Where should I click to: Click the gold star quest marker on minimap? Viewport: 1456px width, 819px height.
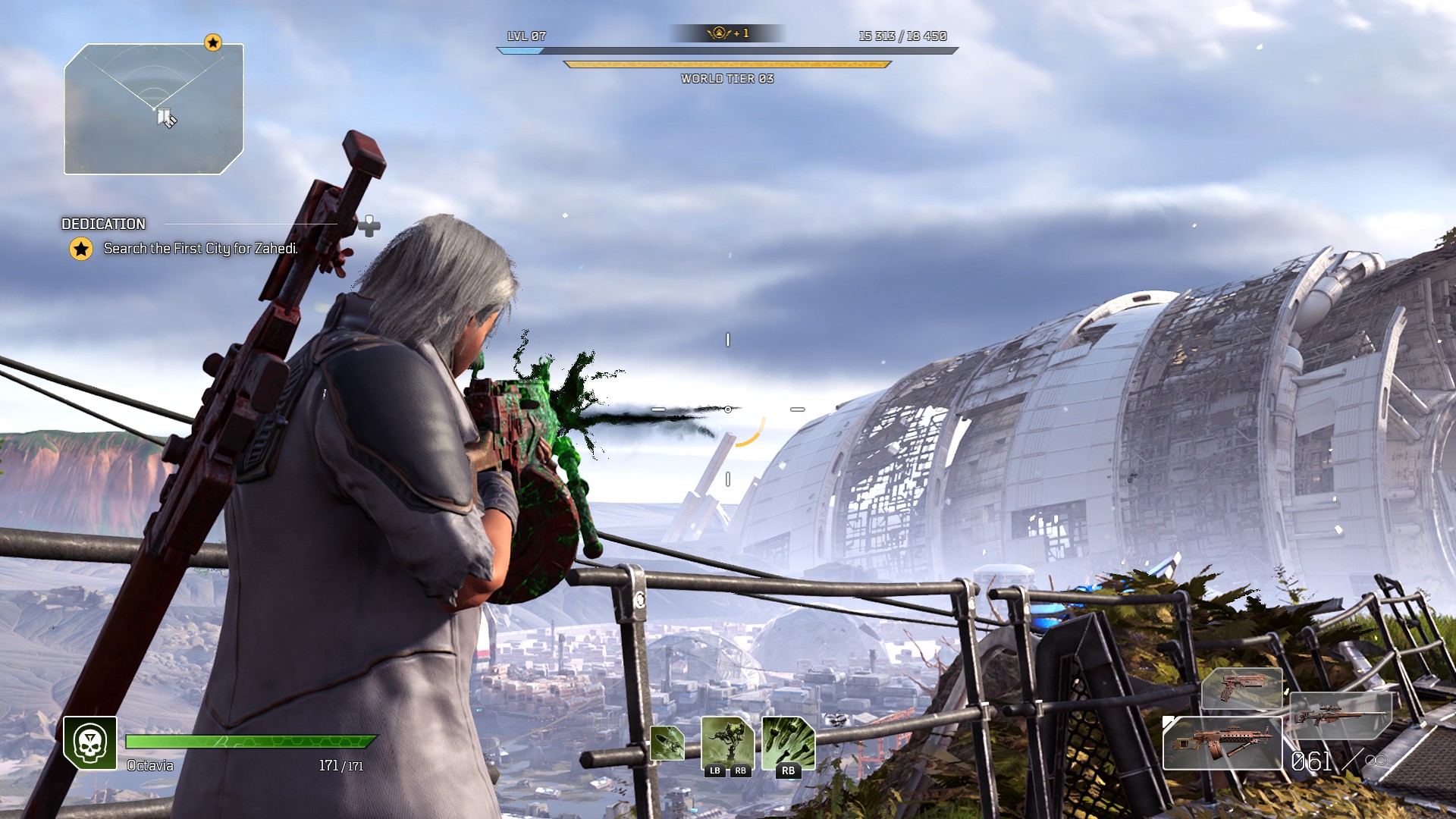pyautogui.click(x=213, y=42)
